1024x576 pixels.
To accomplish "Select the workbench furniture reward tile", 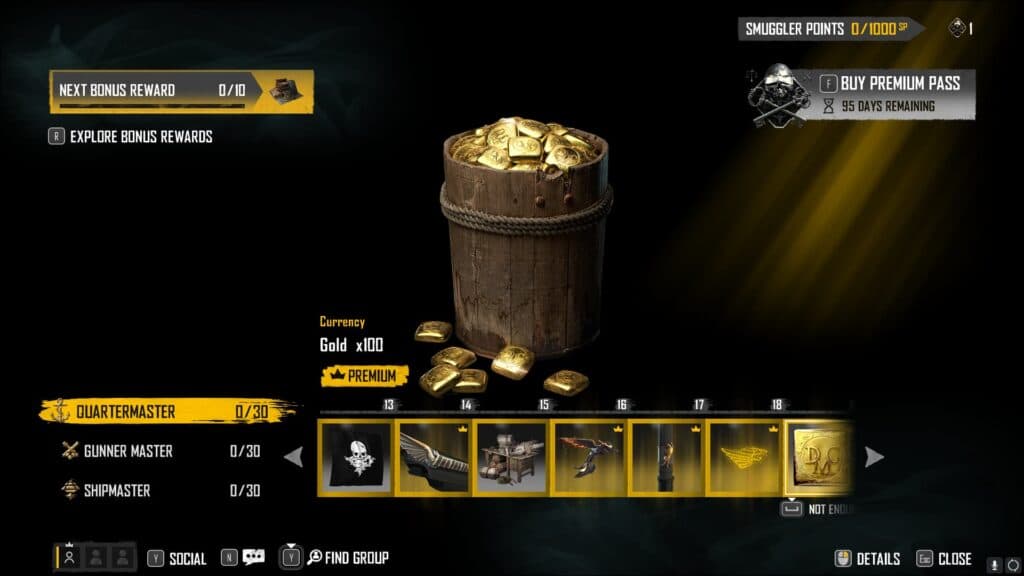I will (x=512, y=458).
